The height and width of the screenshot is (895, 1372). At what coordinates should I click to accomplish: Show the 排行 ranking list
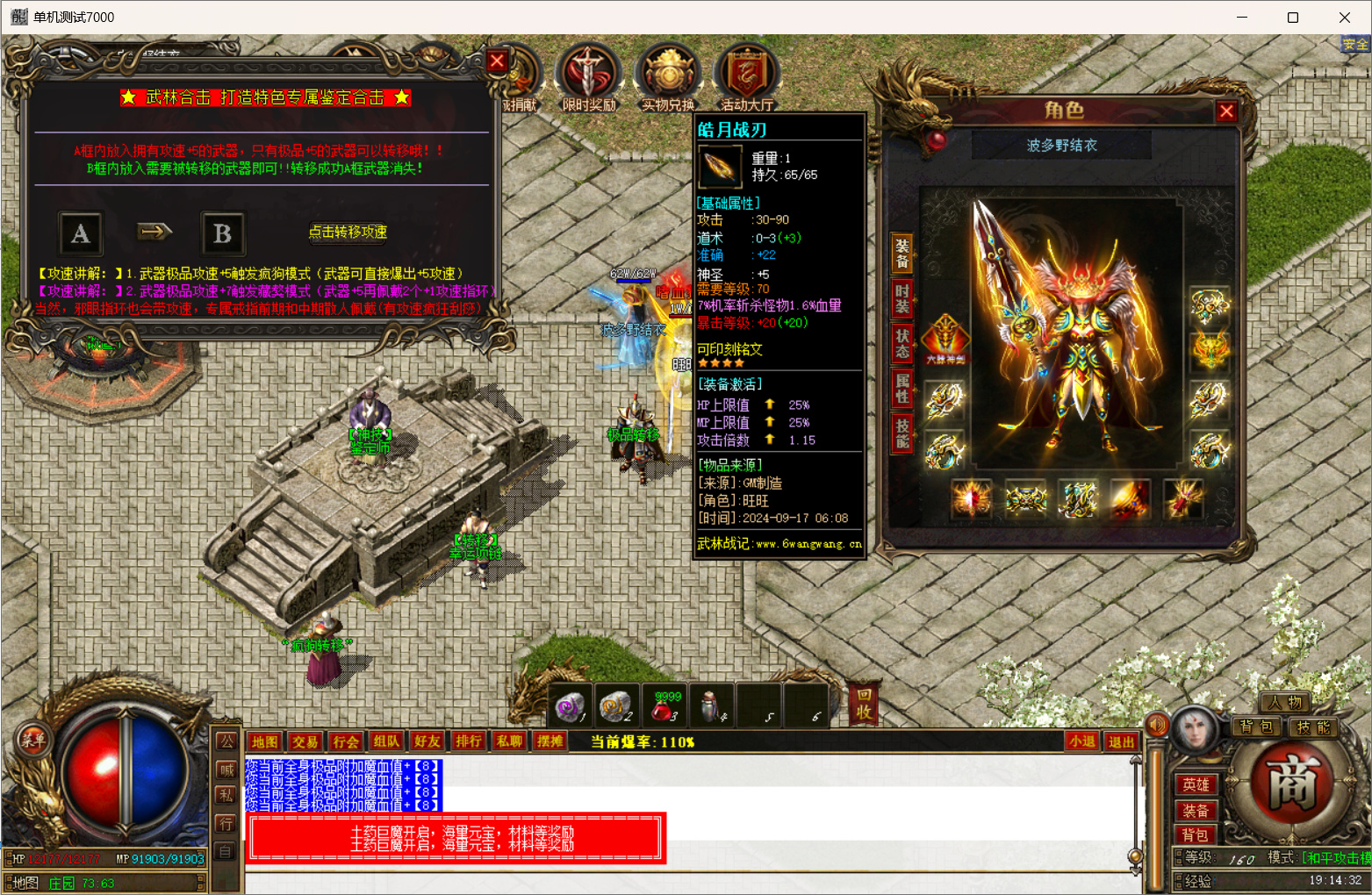[x=469, y=741]
